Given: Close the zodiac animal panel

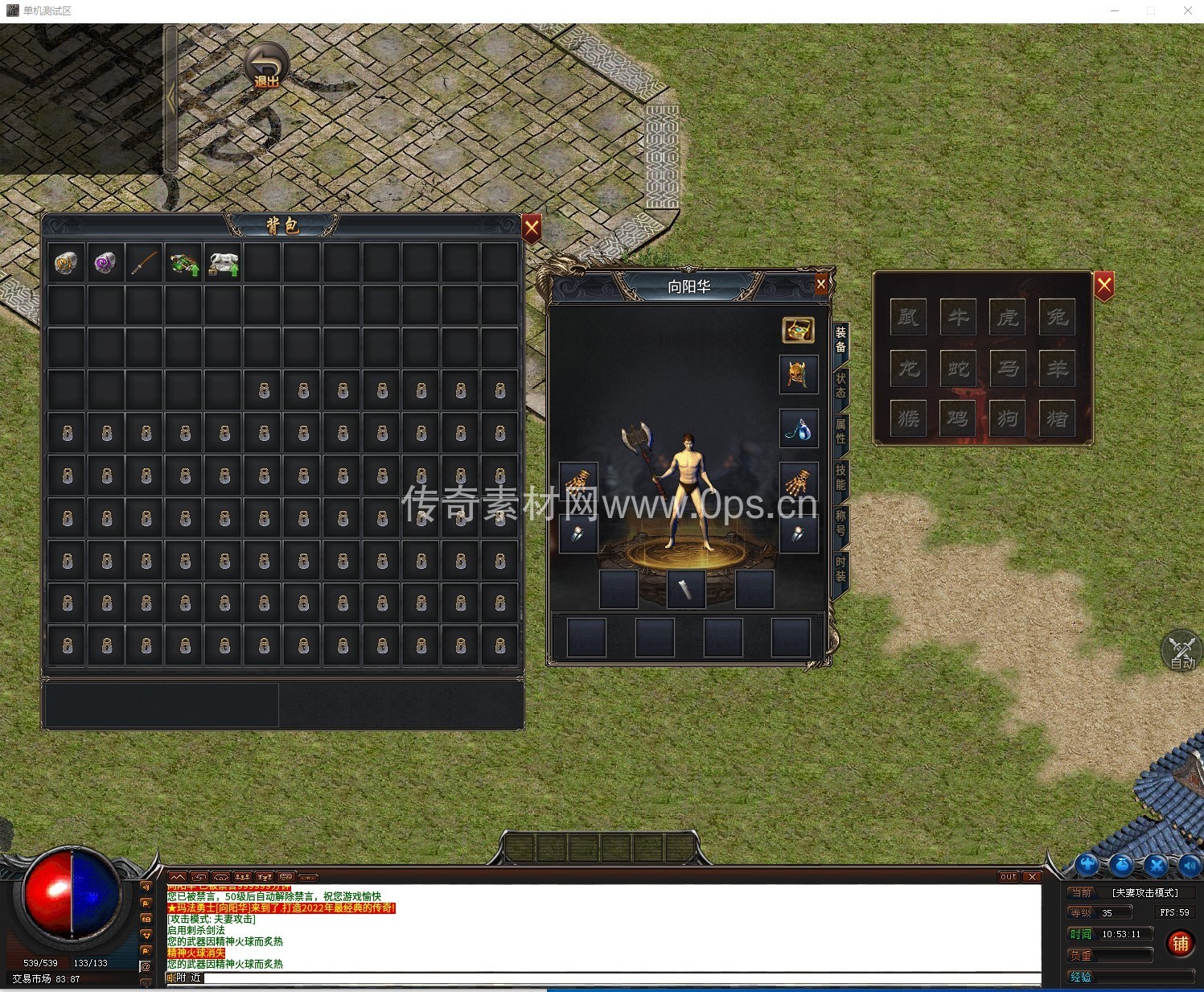Looking at the screenshot, I should (x=1104, y=285).
